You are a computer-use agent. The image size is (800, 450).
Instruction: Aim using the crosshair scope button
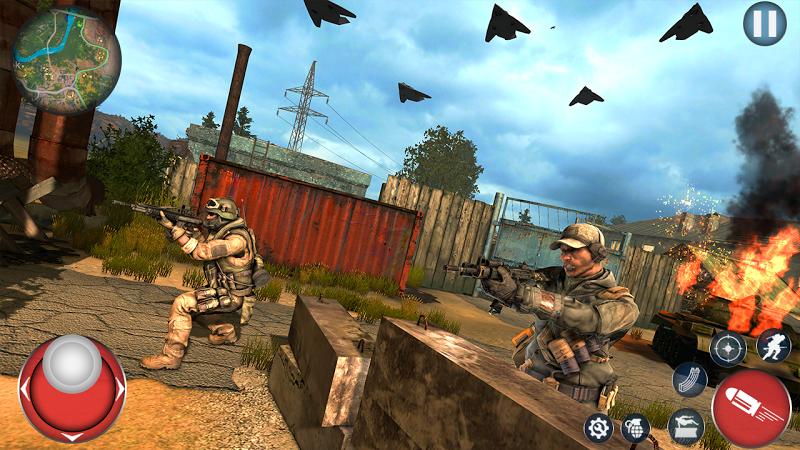pyautogui.click(x=727, y=349)
